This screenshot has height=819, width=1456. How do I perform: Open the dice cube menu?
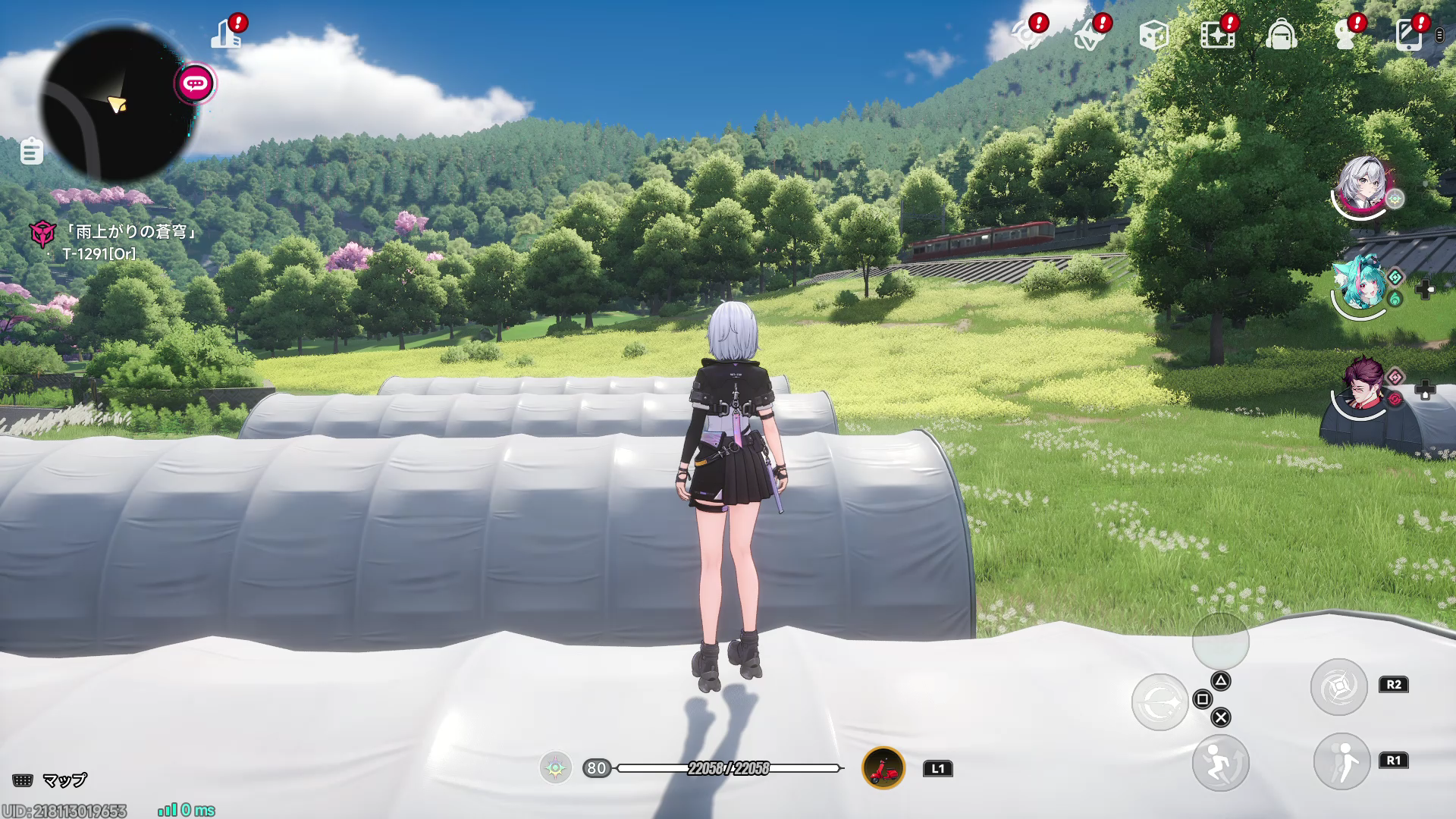tap(1153, 35)
